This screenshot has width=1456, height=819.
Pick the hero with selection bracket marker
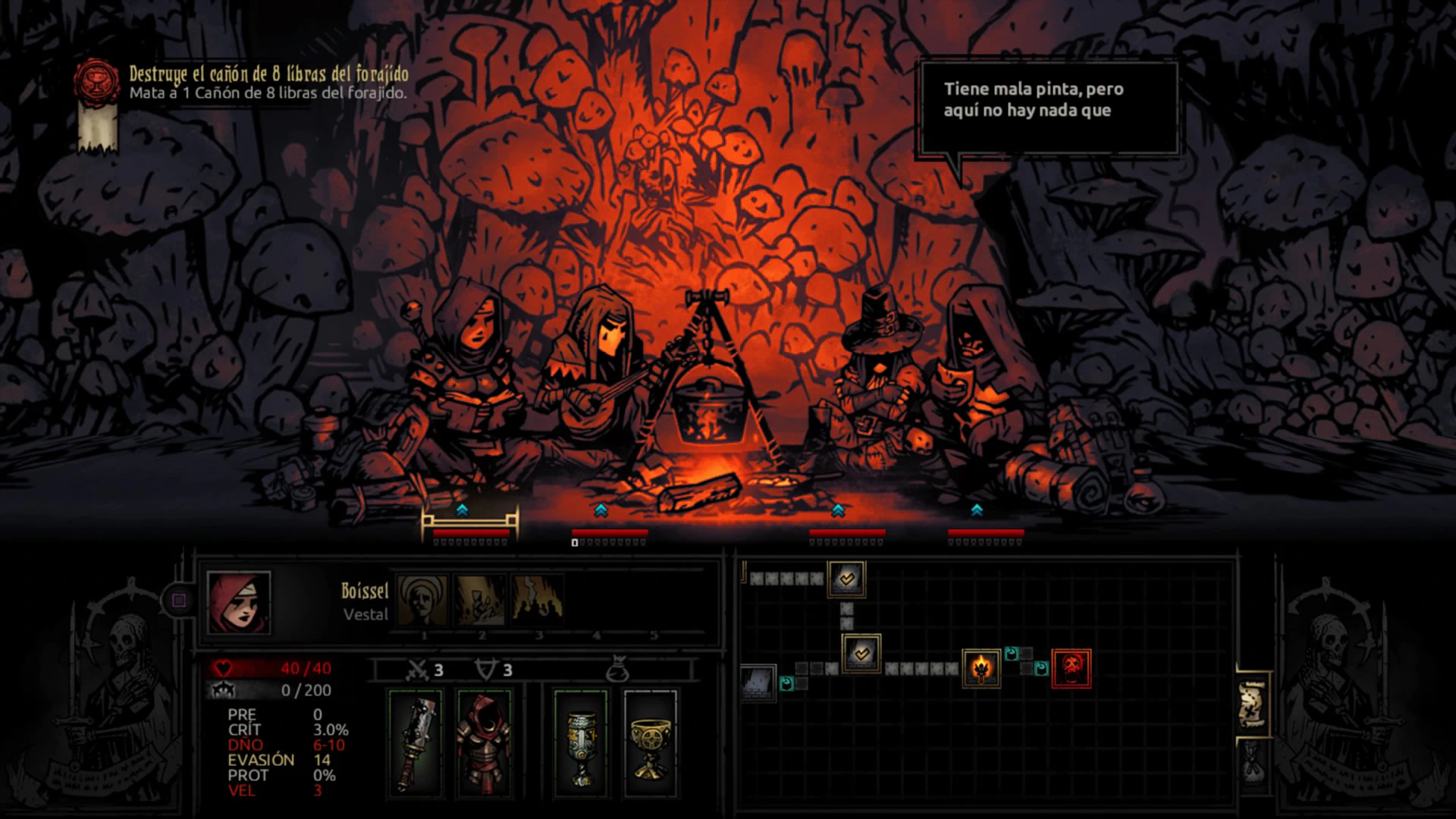(x=470, y=425)
